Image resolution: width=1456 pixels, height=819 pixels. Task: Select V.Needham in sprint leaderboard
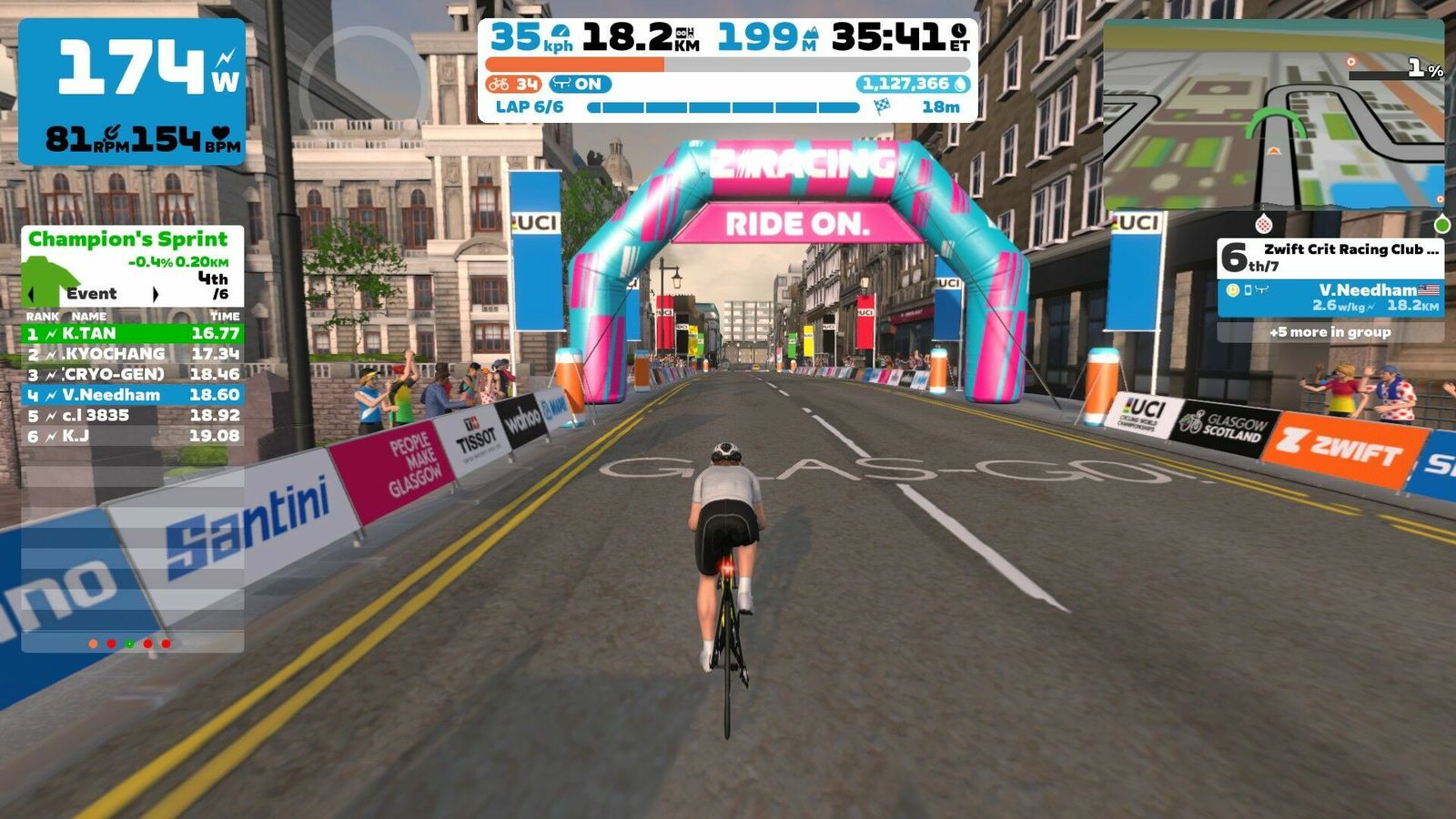(132, 395)
